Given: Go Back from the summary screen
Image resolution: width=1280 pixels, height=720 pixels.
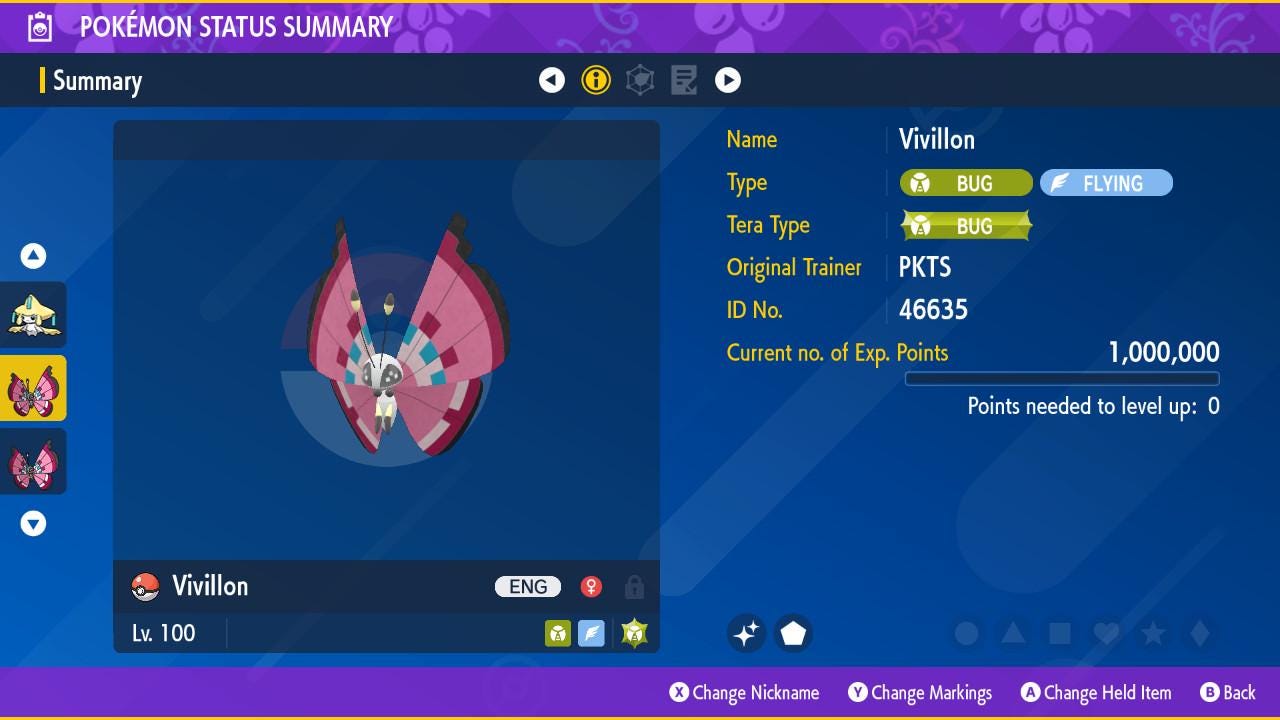Looking at the screenshot, I should click(x=1227, y=693).
